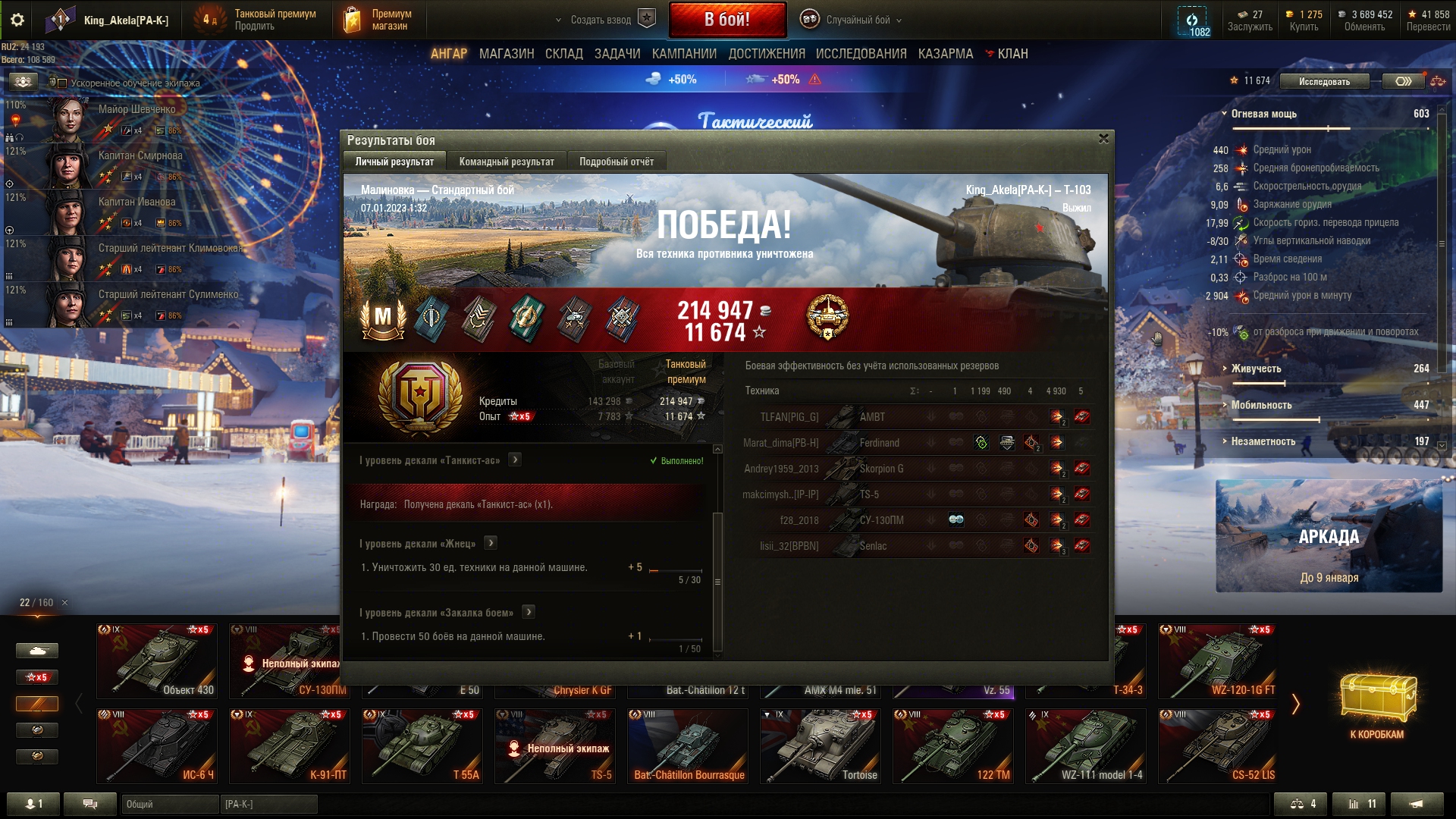The width and height of the screenshot is (1456, 819).
Task: Close the battle results window
Action: point(1103,139)
